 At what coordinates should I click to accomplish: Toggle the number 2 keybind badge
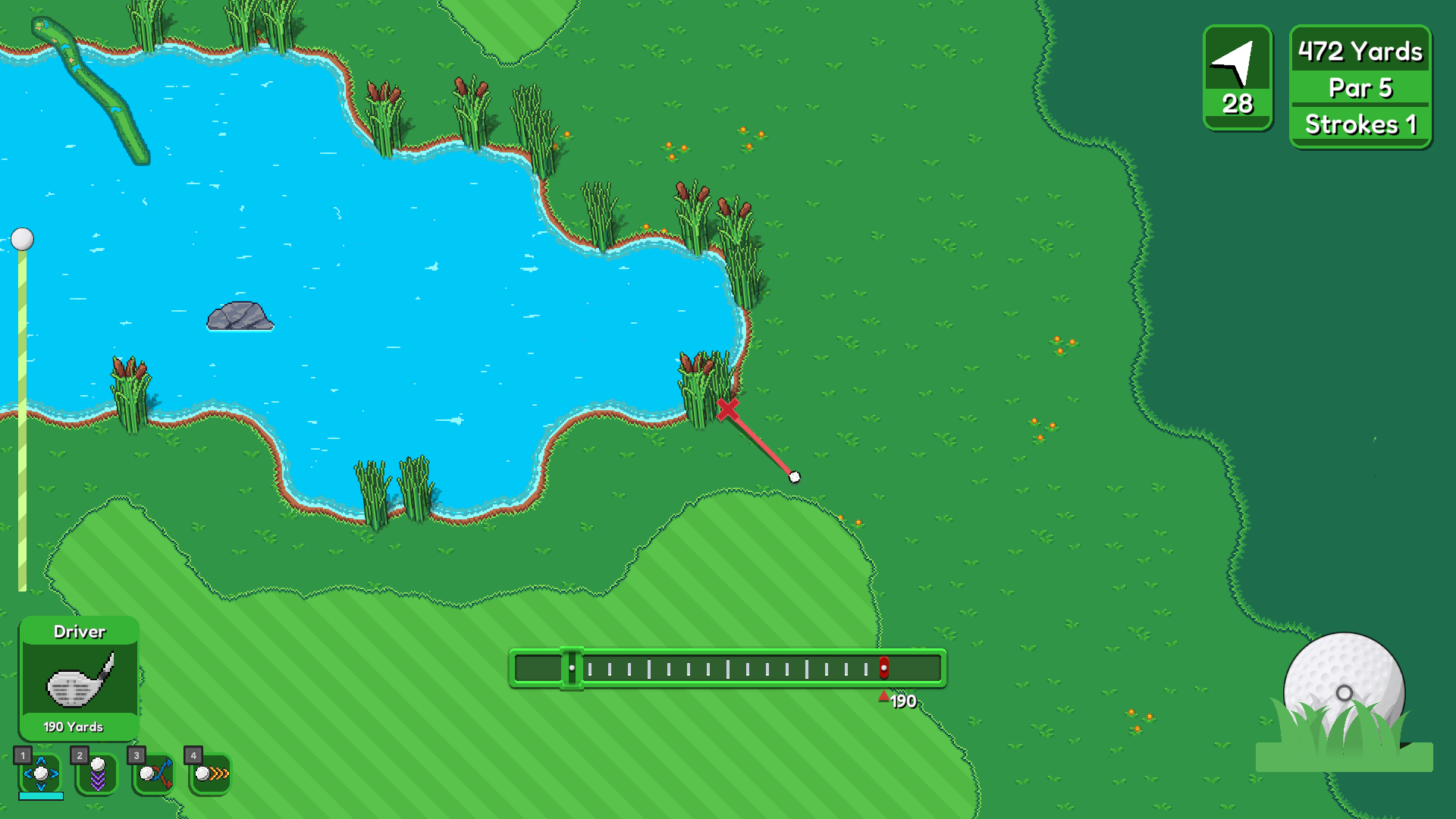pyautogui.click(x=80, y=755)
